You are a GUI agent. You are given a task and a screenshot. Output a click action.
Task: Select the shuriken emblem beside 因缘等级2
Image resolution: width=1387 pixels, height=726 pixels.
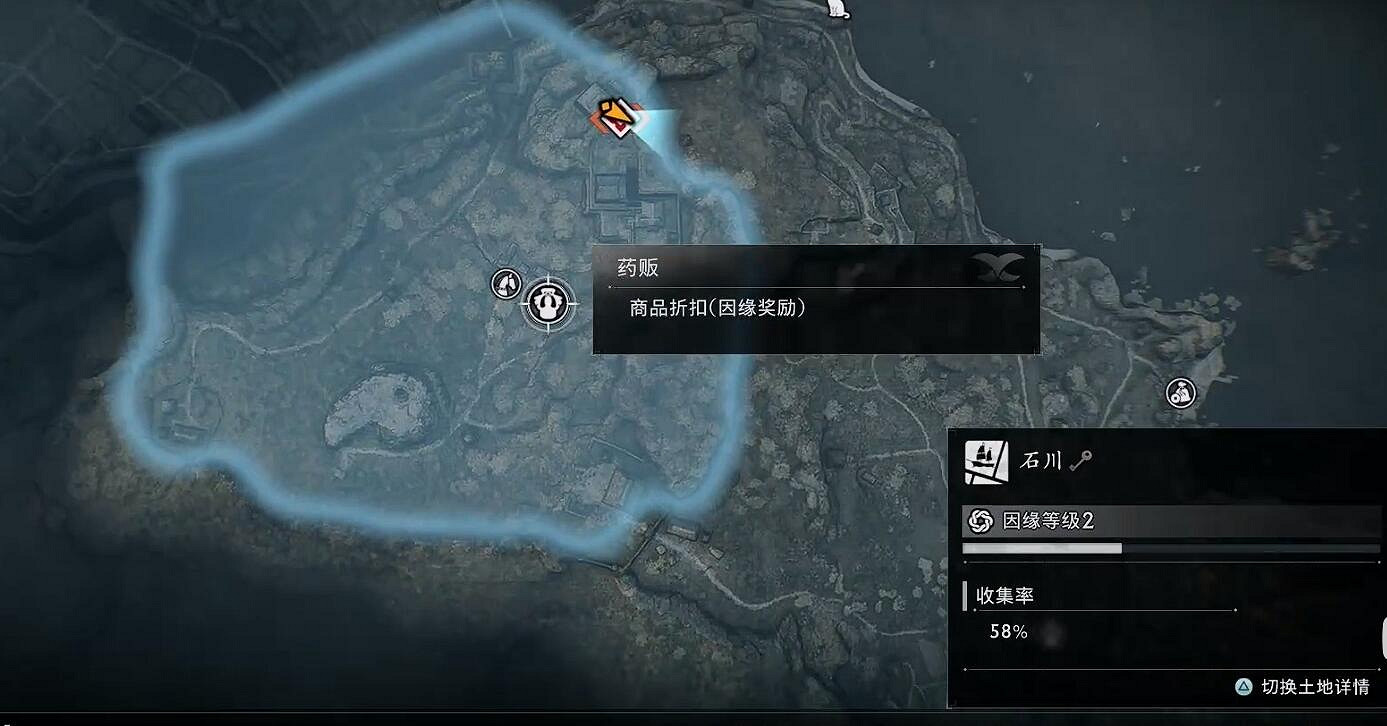[x=980, y=520]
